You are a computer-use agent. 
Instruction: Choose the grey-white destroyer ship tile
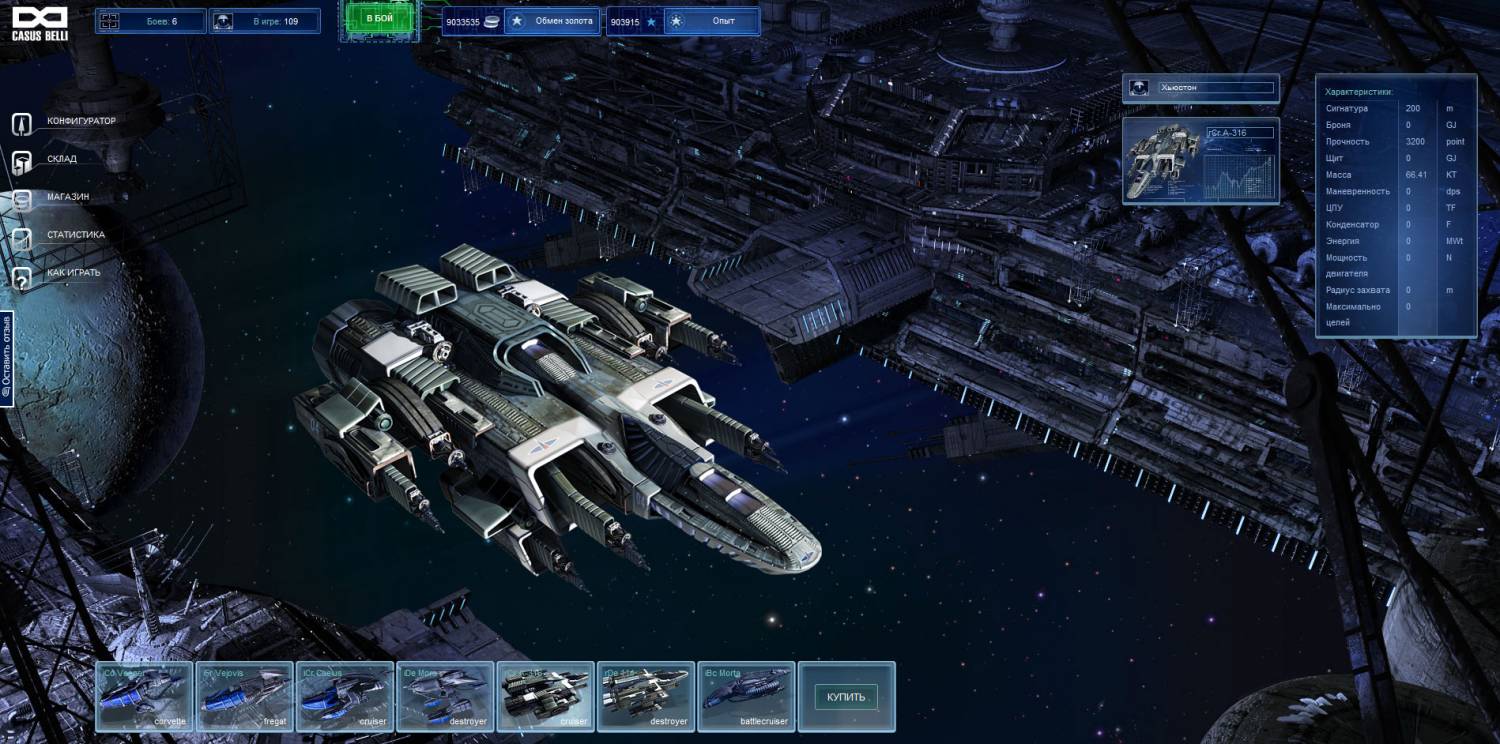coord(645,696)
